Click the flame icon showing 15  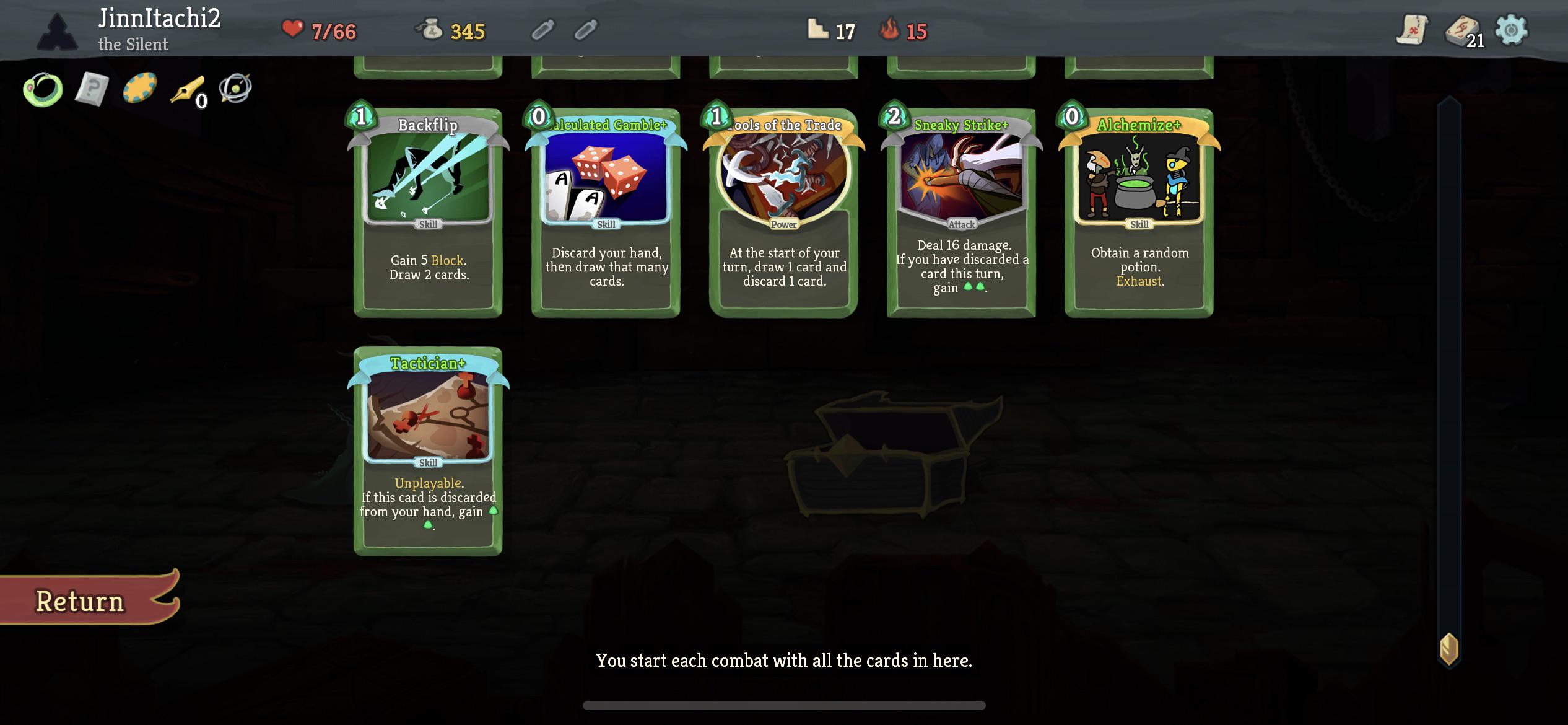coord(890,29)
